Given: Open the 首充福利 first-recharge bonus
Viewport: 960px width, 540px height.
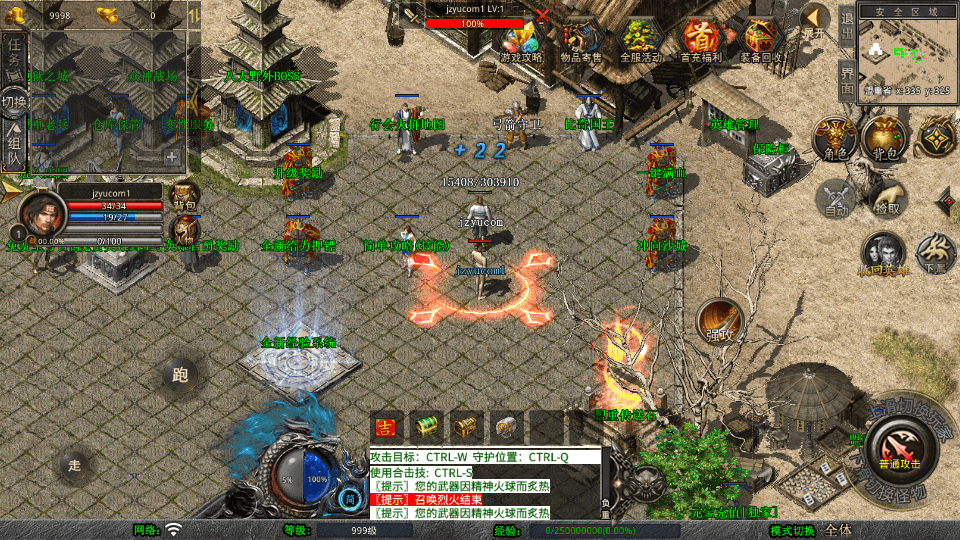Looking at the screenshot, I should tap(700, 40).
